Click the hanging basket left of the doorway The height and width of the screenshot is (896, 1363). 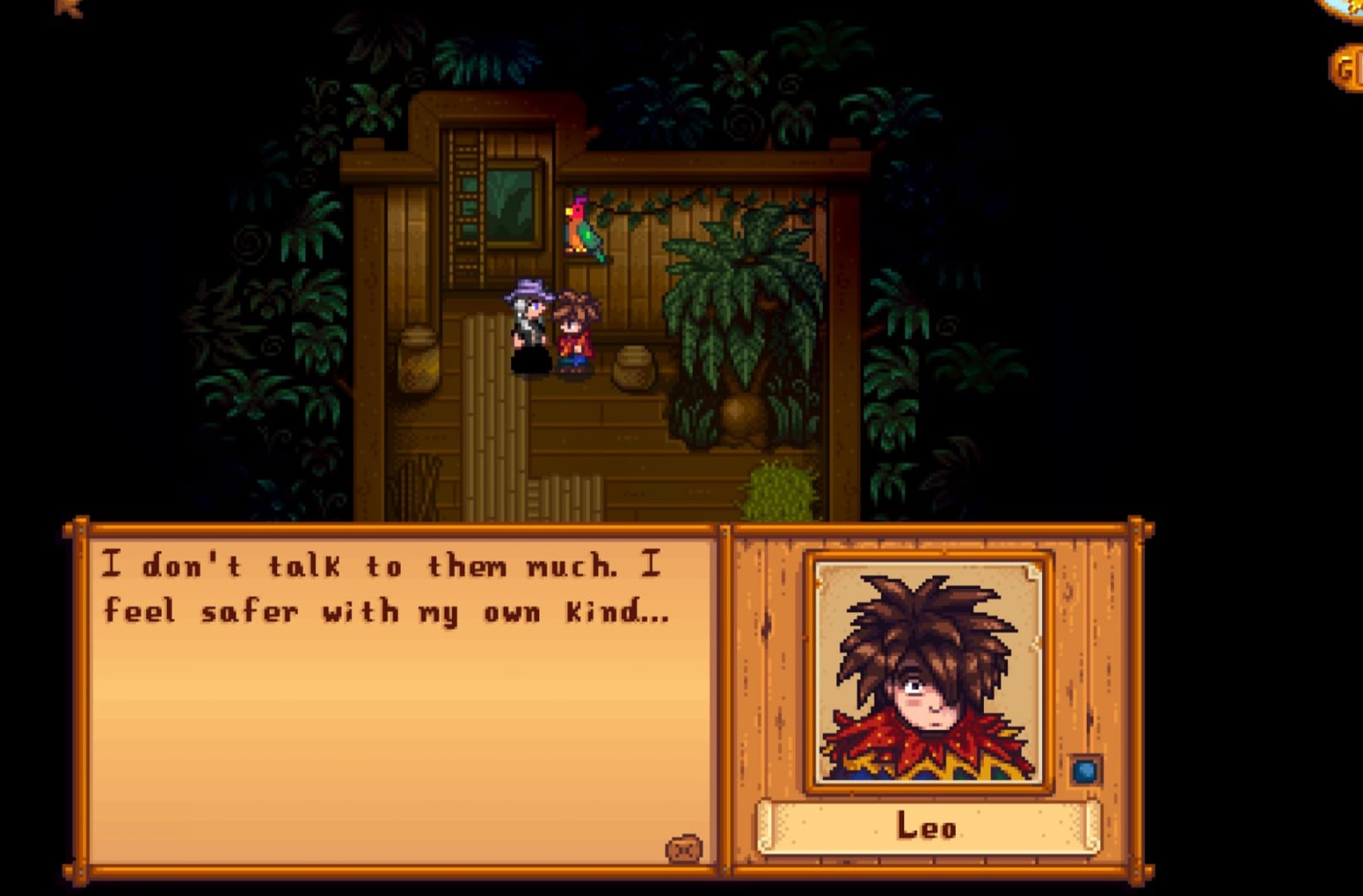point(417,358)
